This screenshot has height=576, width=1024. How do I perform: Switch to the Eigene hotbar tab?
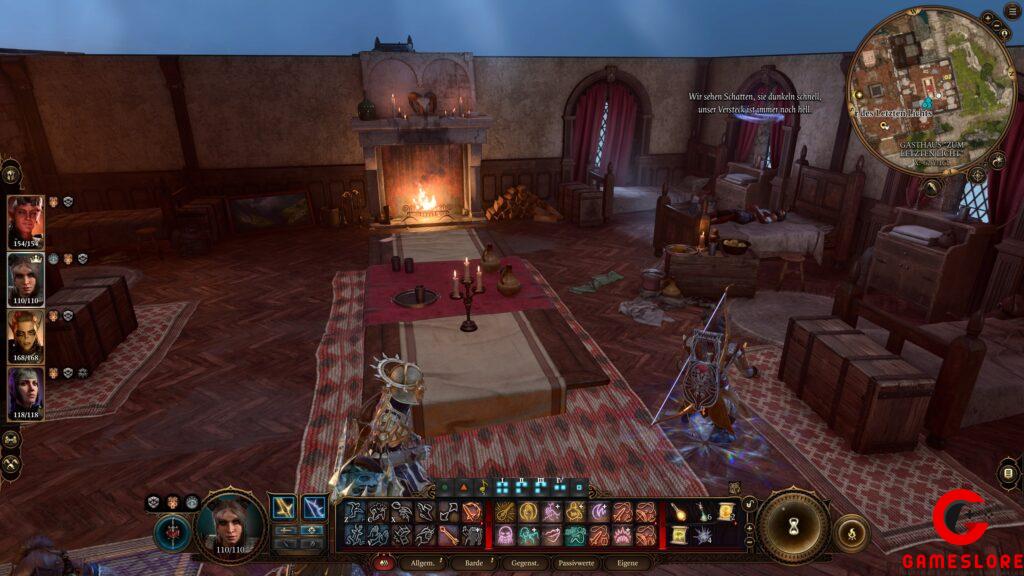628,565
